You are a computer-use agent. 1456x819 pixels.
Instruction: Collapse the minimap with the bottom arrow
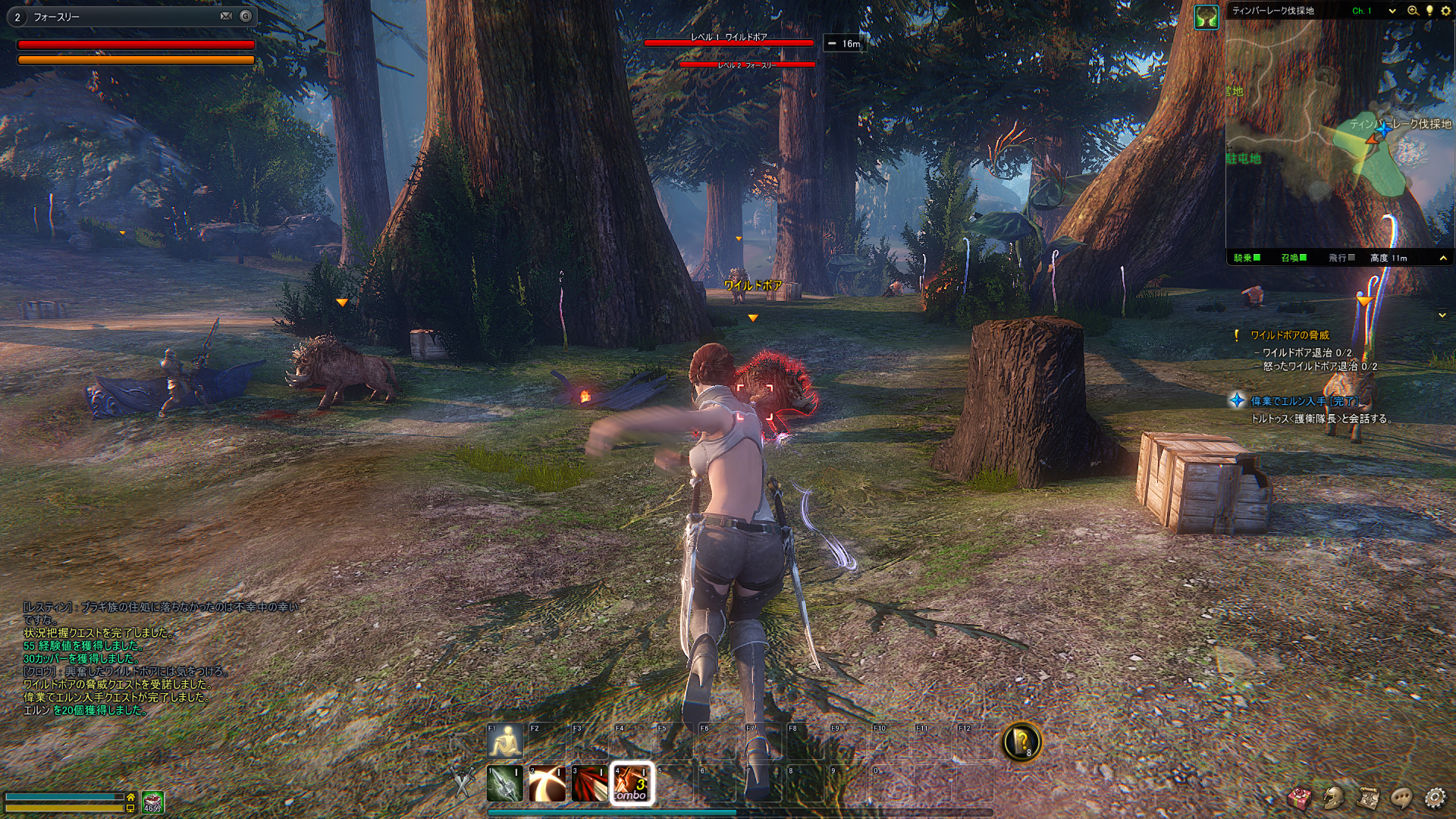[x=1443, y=259]
